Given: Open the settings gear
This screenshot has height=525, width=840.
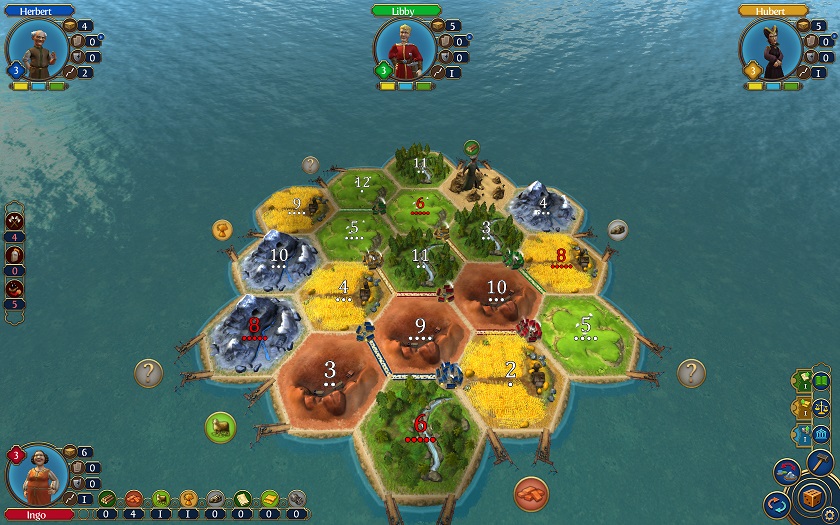Looking at the screenshot, I should [x=829, y=512].
